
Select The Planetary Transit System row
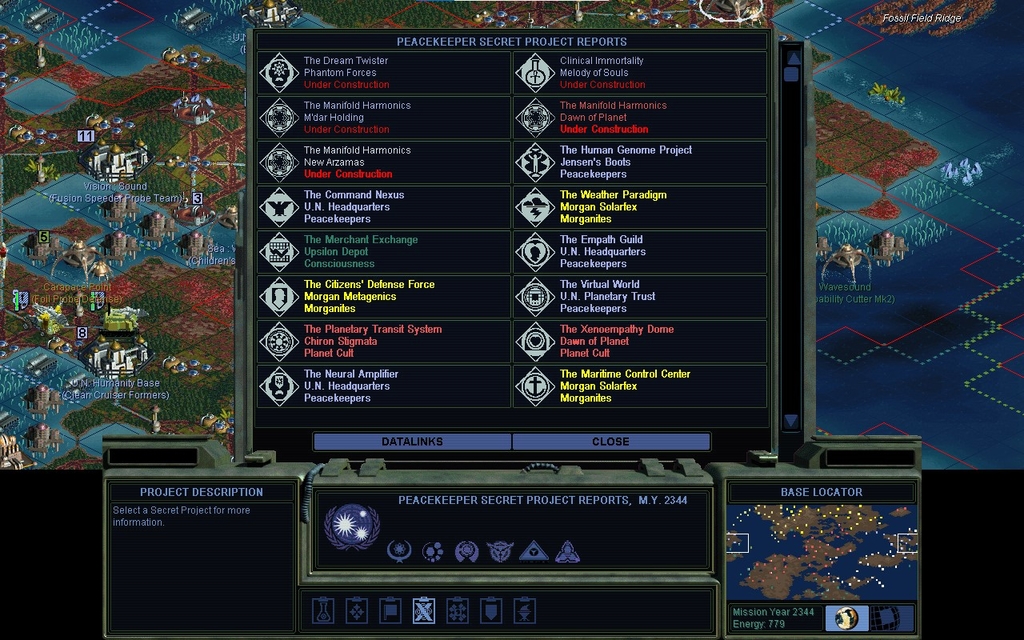[385, 342]
